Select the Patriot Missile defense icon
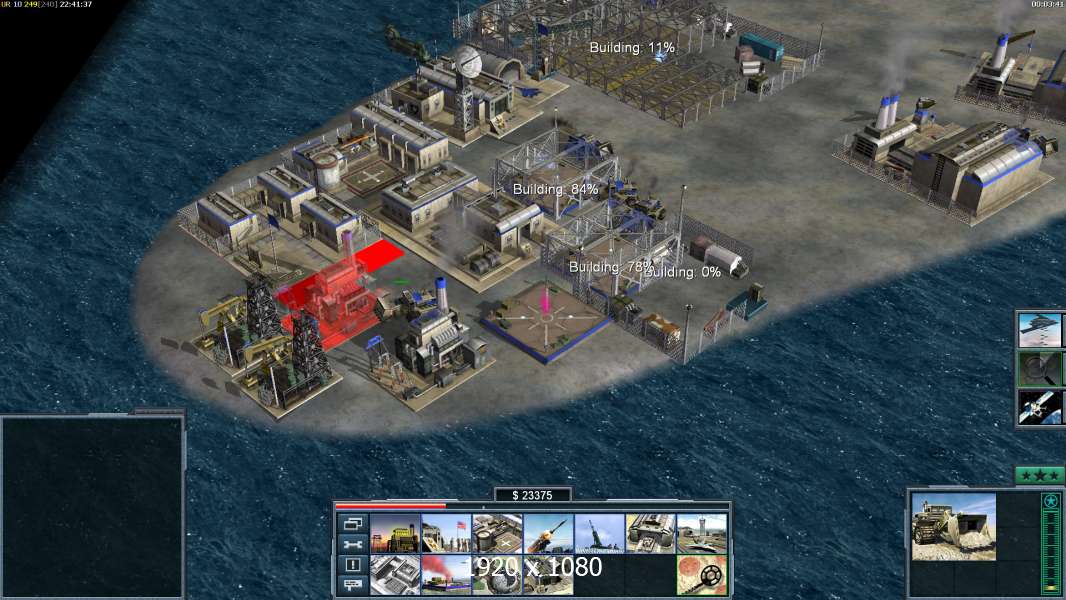1066x600 pixels. 548,534
